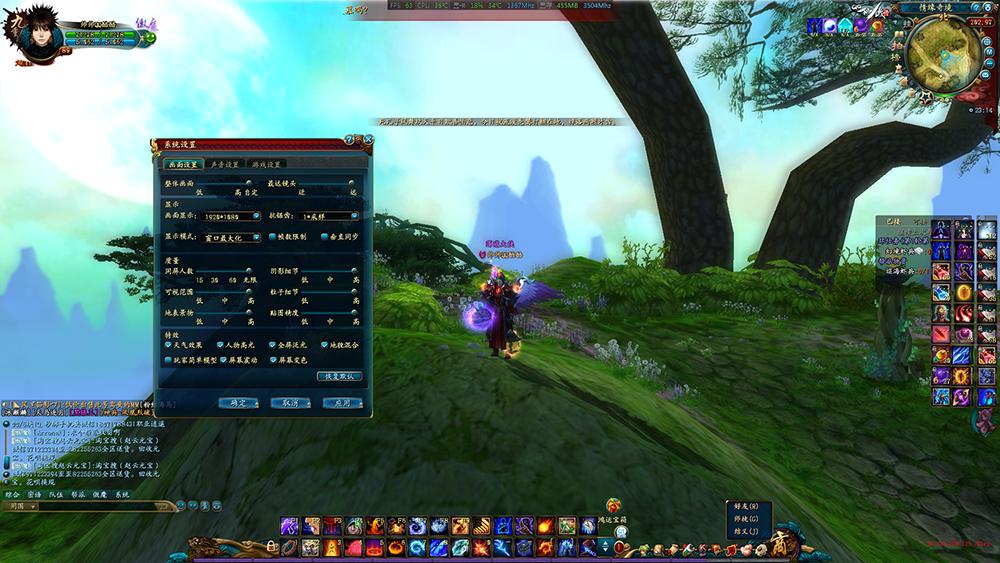1000x563 pixels.
Task: Restore defaults with the 恢复默认 button
Action: coord(339,376)
